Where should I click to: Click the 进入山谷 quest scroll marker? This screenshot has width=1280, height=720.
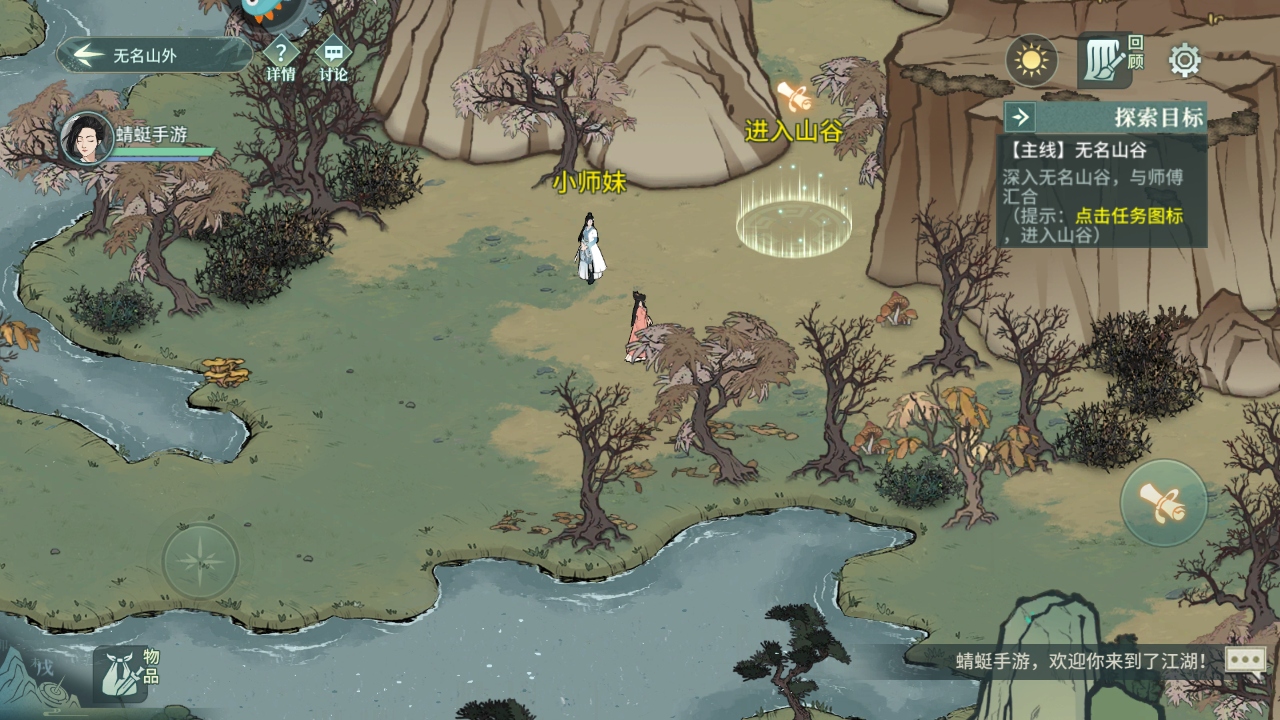tap(794, 97)
